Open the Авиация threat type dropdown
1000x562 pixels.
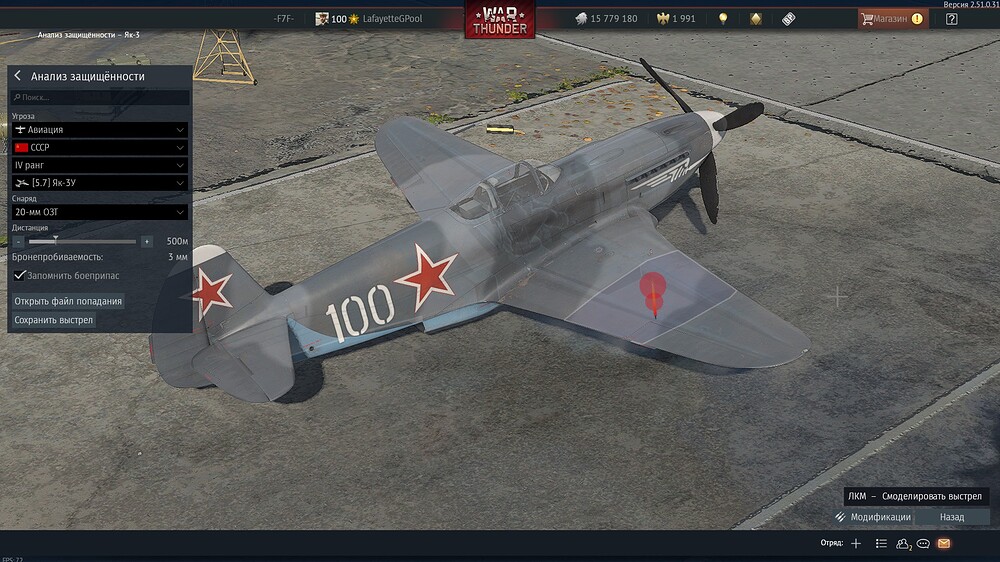pyautogui.click(x=100, y=130)
